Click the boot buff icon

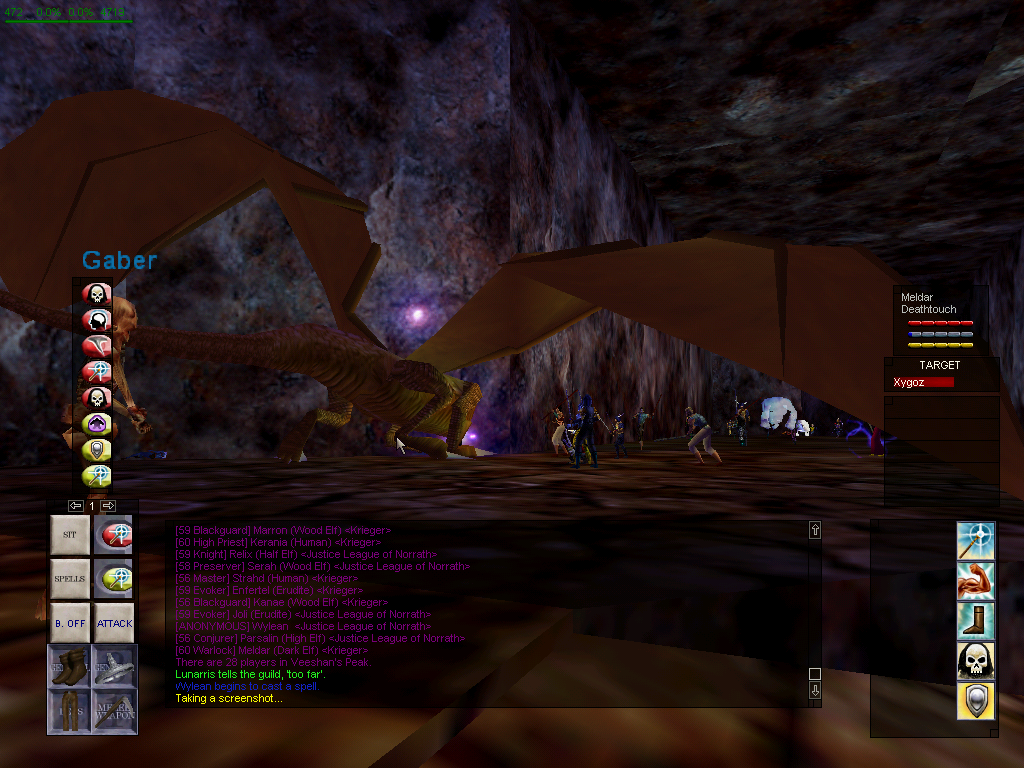pyautogui.click(x=975, y=621)
